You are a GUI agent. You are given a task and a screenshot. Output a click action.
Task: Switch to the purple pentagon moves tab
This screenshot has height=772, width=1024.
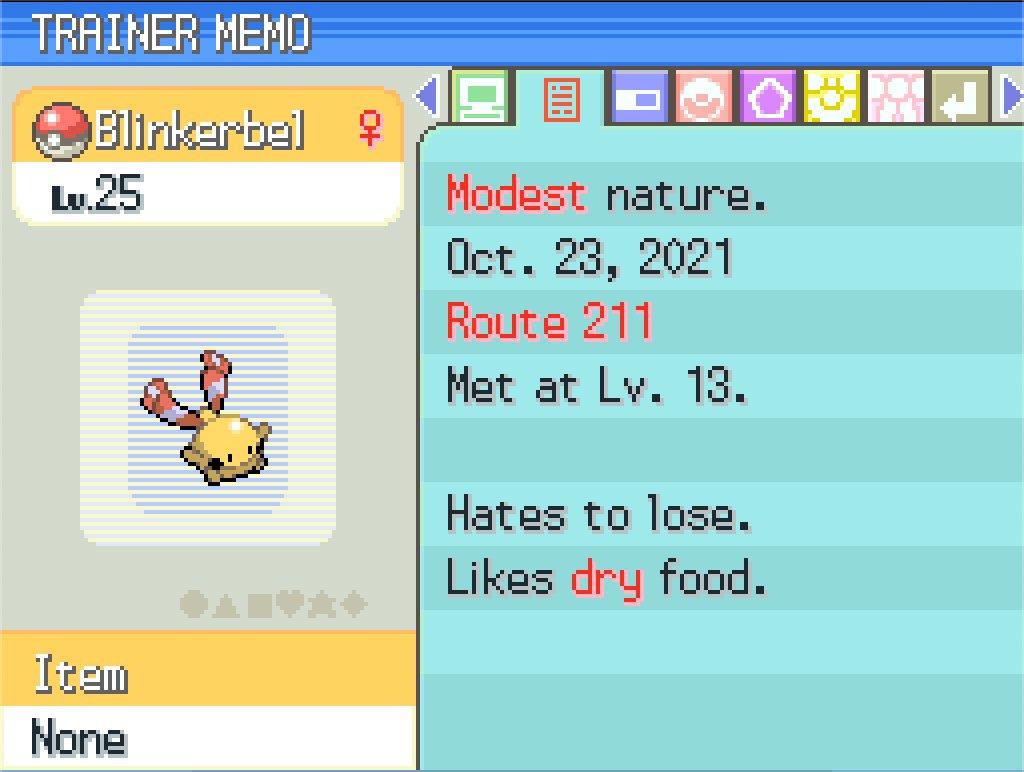click(x=768, y=99)
